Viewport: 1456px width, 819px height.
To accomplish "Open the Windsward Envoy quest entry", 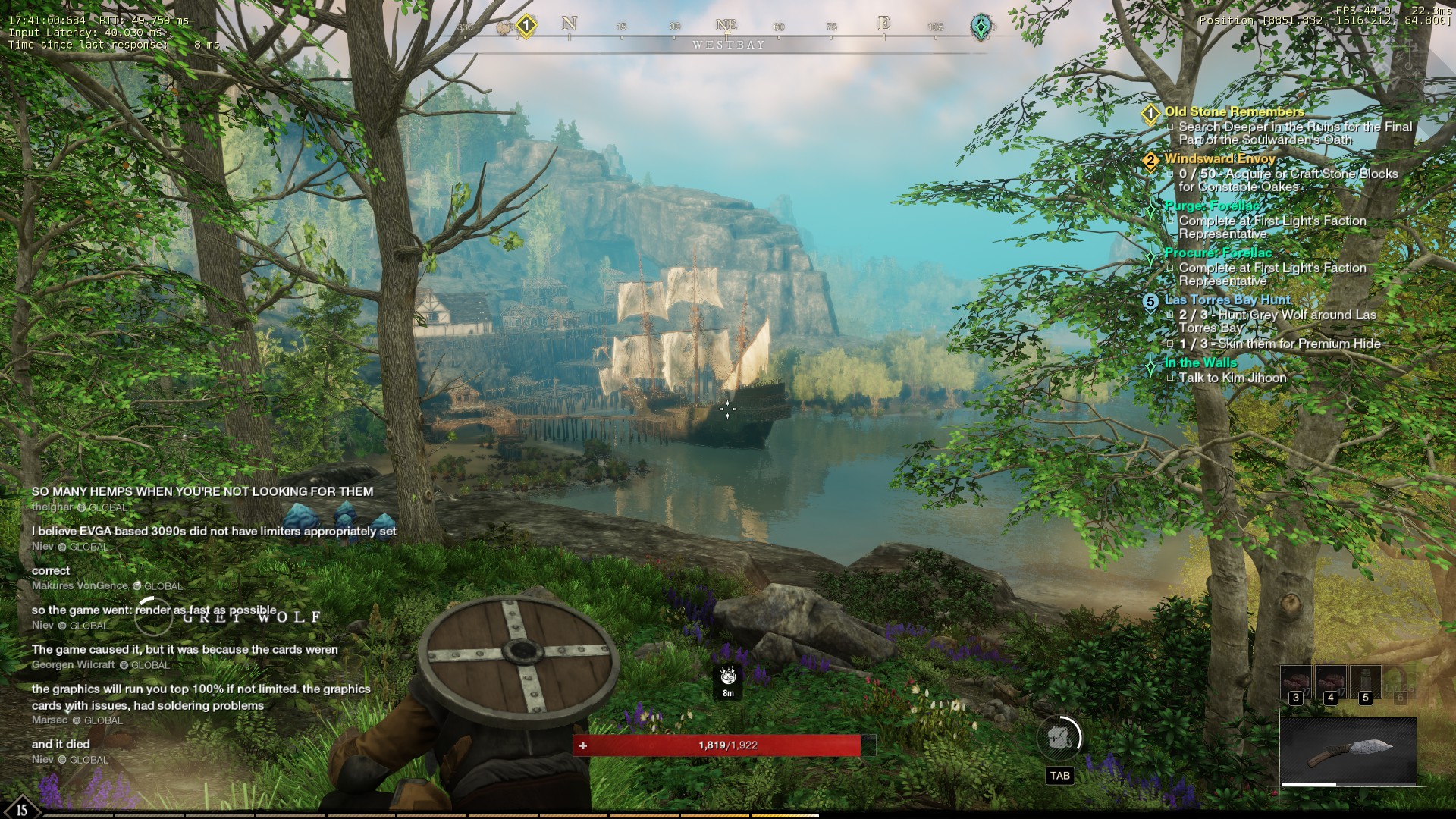I will click(1219, 159).
